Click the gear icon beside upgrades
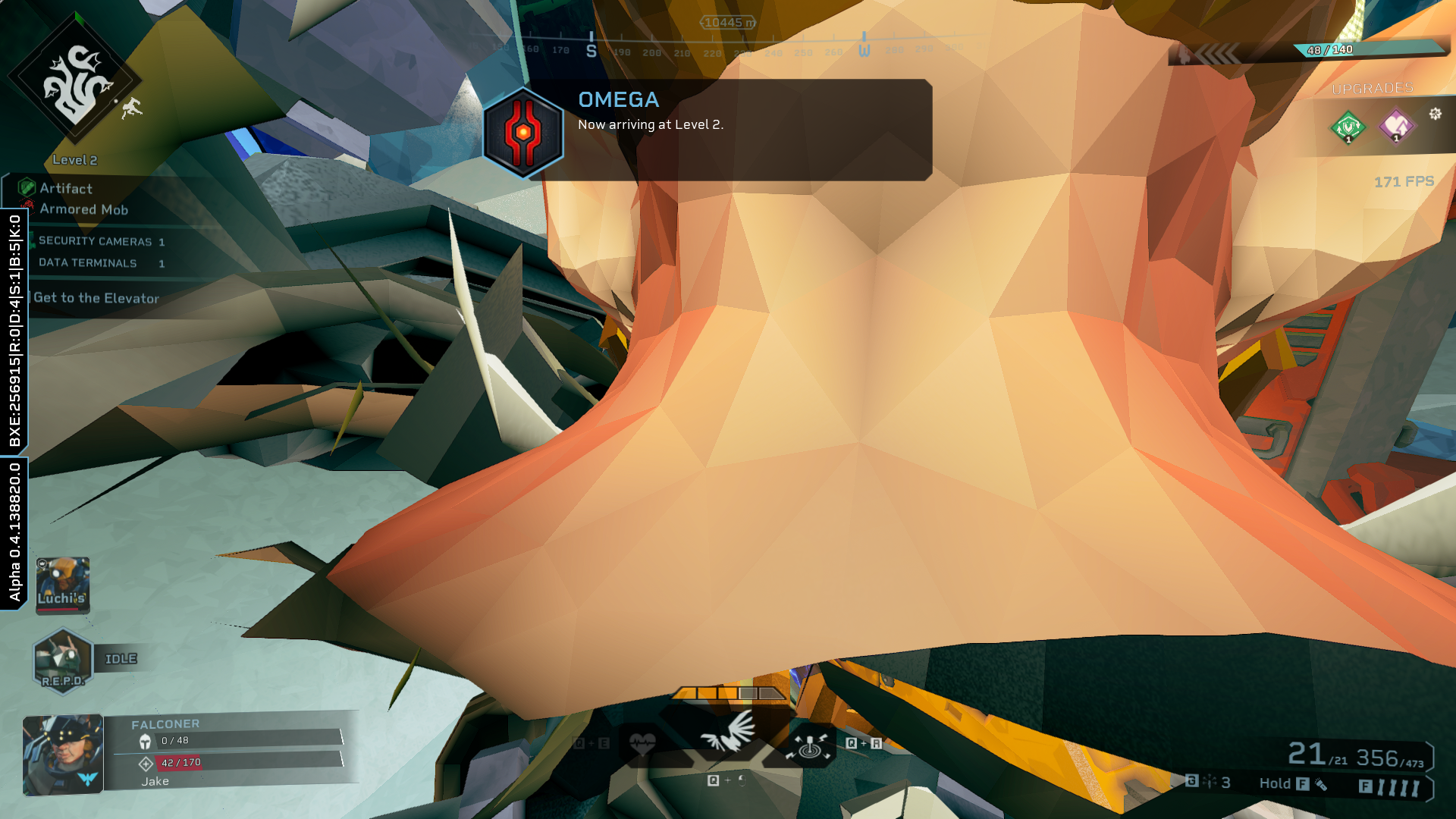This screenshot has width=1456, height=819. click(1435, 114)
